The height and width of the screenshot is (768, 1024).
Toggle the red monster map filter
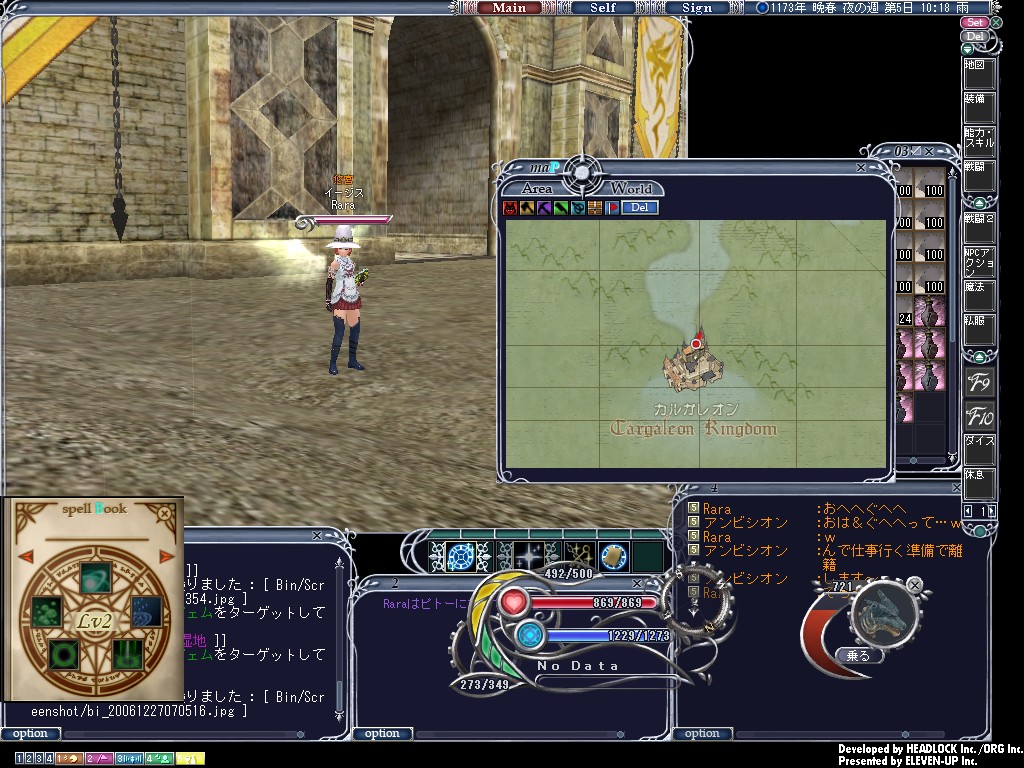click(510, 208)
